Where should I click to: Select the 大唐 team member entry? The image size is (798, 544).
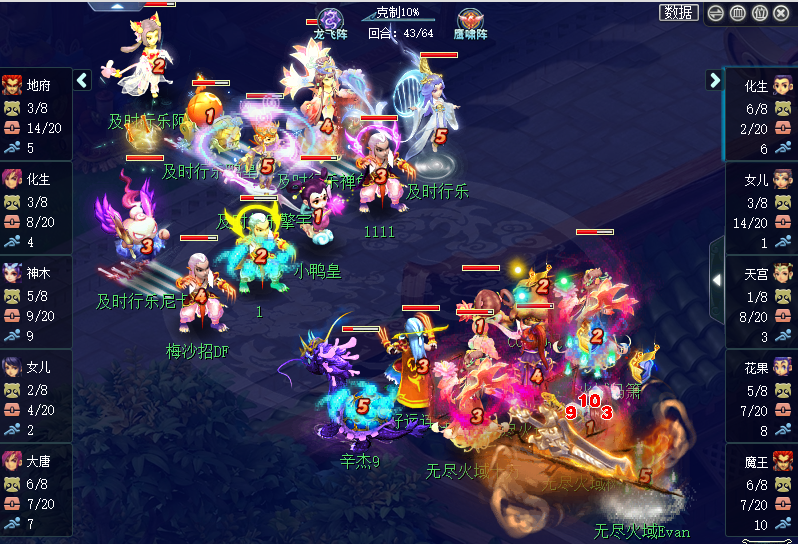pyautogui.click(x=36, y=490)
